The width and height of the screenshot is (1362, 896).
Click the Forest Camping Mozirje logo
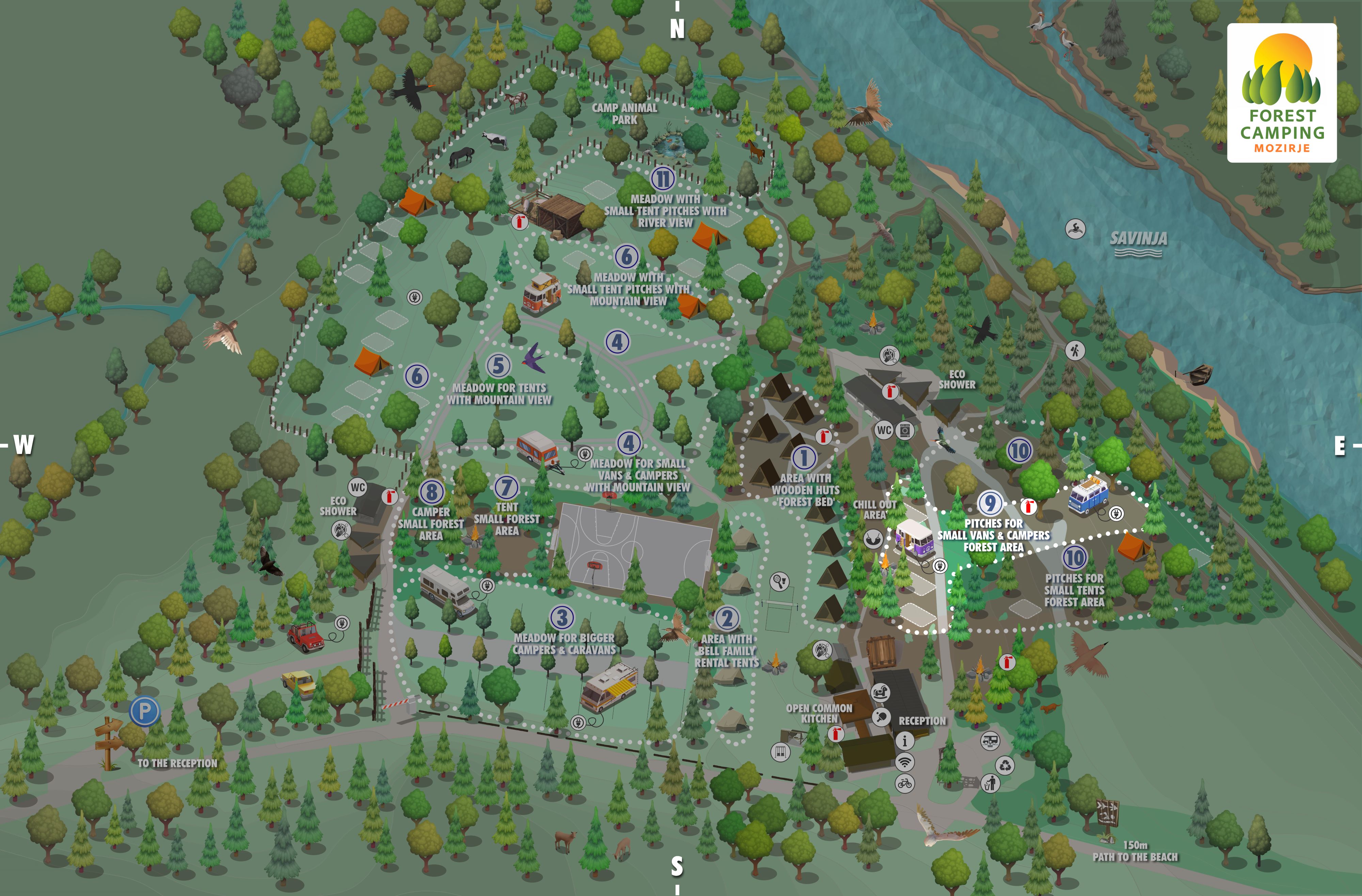pos(1282,93)
